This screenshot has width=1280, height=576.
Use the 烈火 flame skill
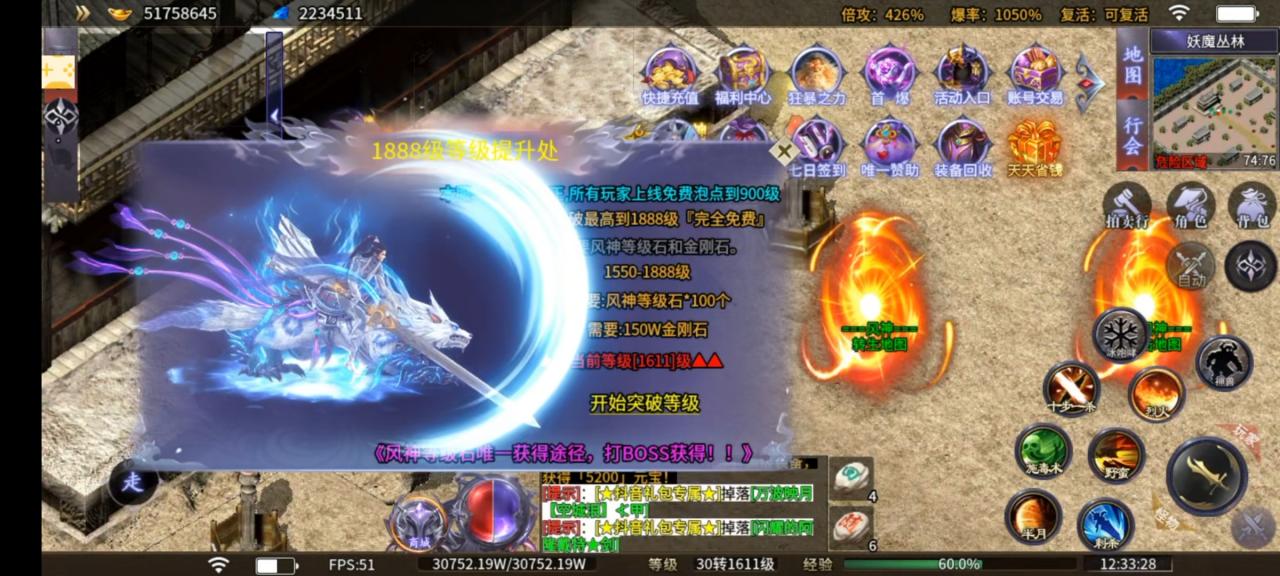pos(1157,392)
